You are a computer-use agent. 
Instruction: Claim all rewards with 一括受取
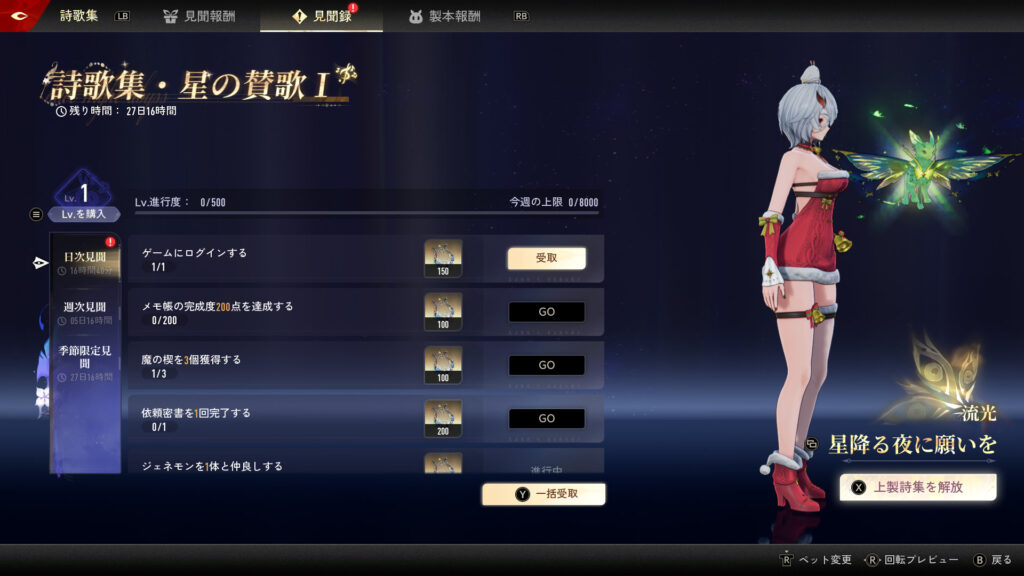tap(544, 493)
